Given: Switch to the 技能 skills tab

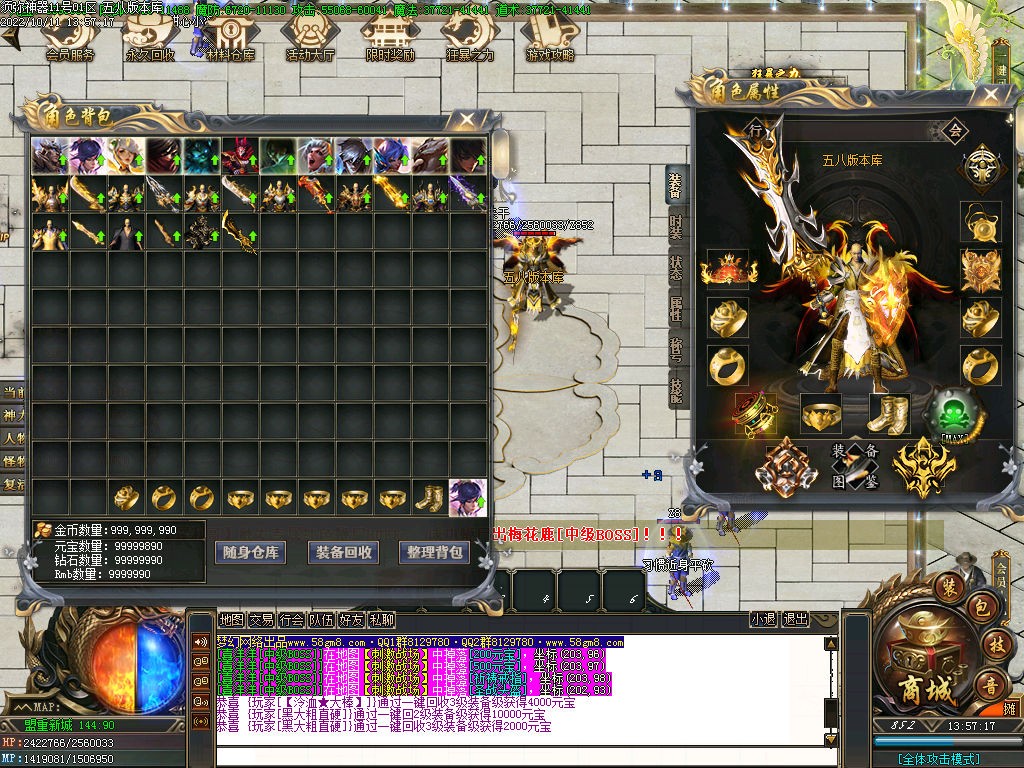Looking at the screenshot, I should point(676,389).
